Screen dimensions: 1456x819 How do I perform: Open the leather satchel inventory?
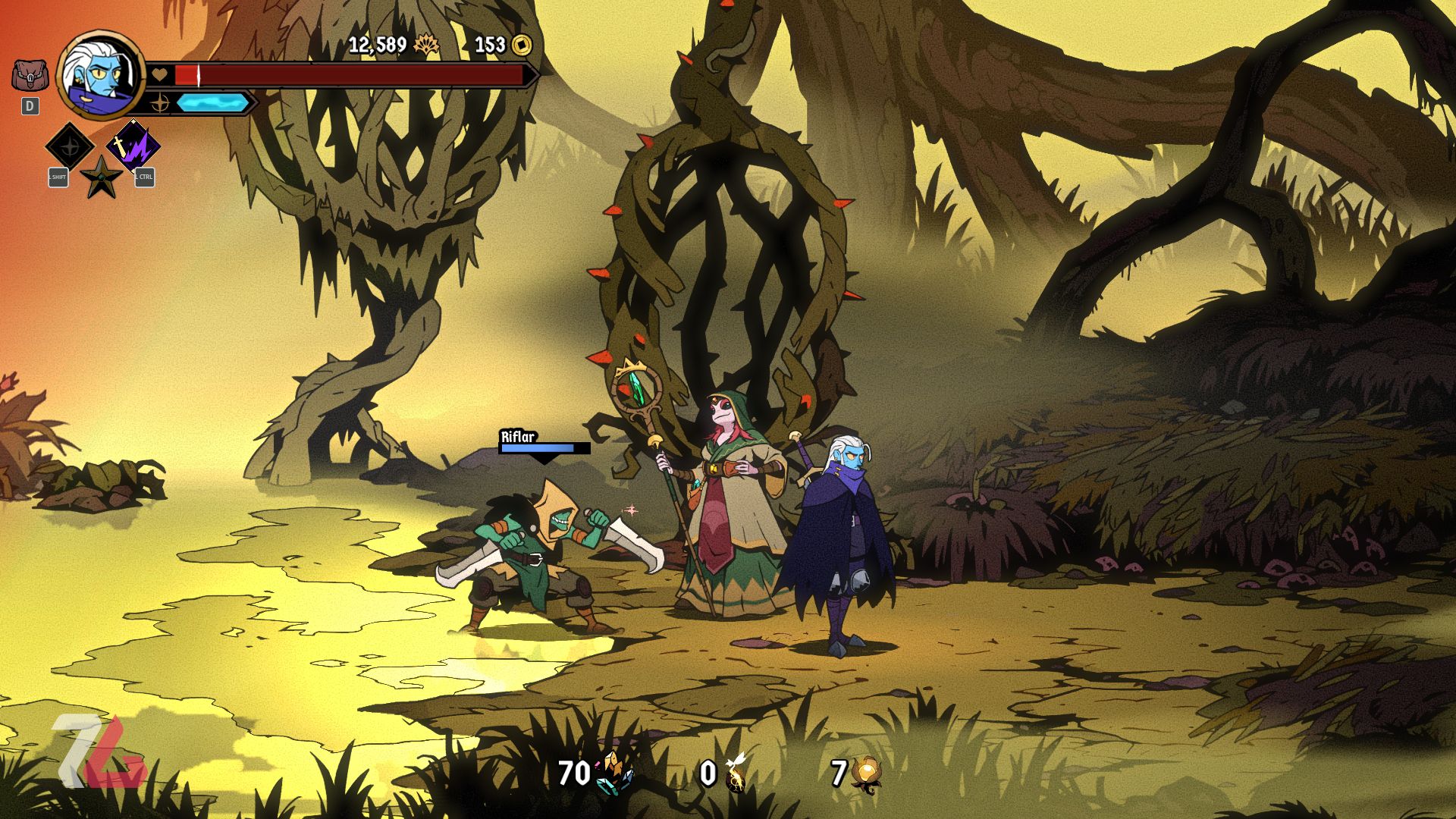[30, 76]
